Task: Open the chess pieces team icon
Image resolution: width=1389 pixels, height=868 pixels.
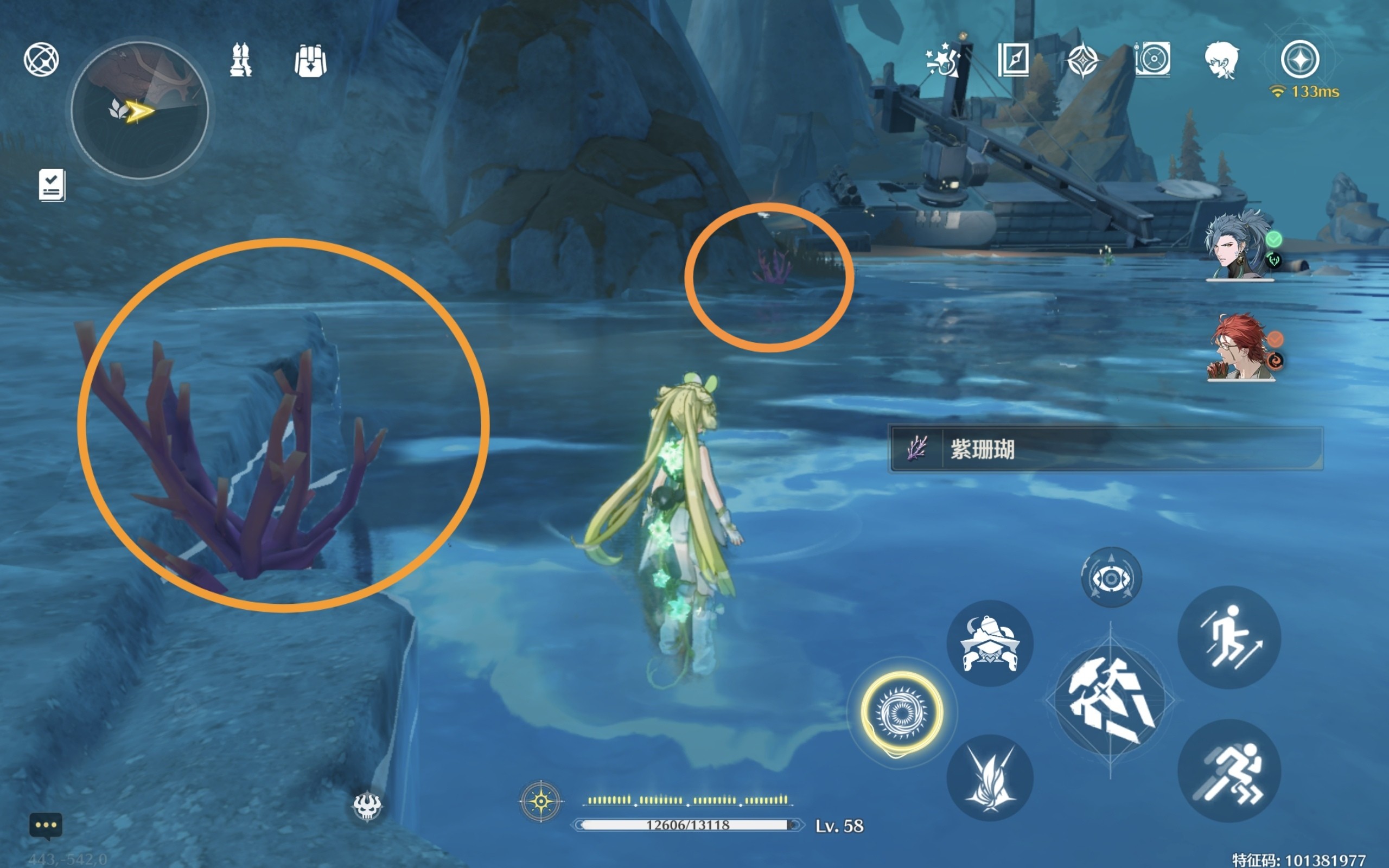Action: click(240, 60)
